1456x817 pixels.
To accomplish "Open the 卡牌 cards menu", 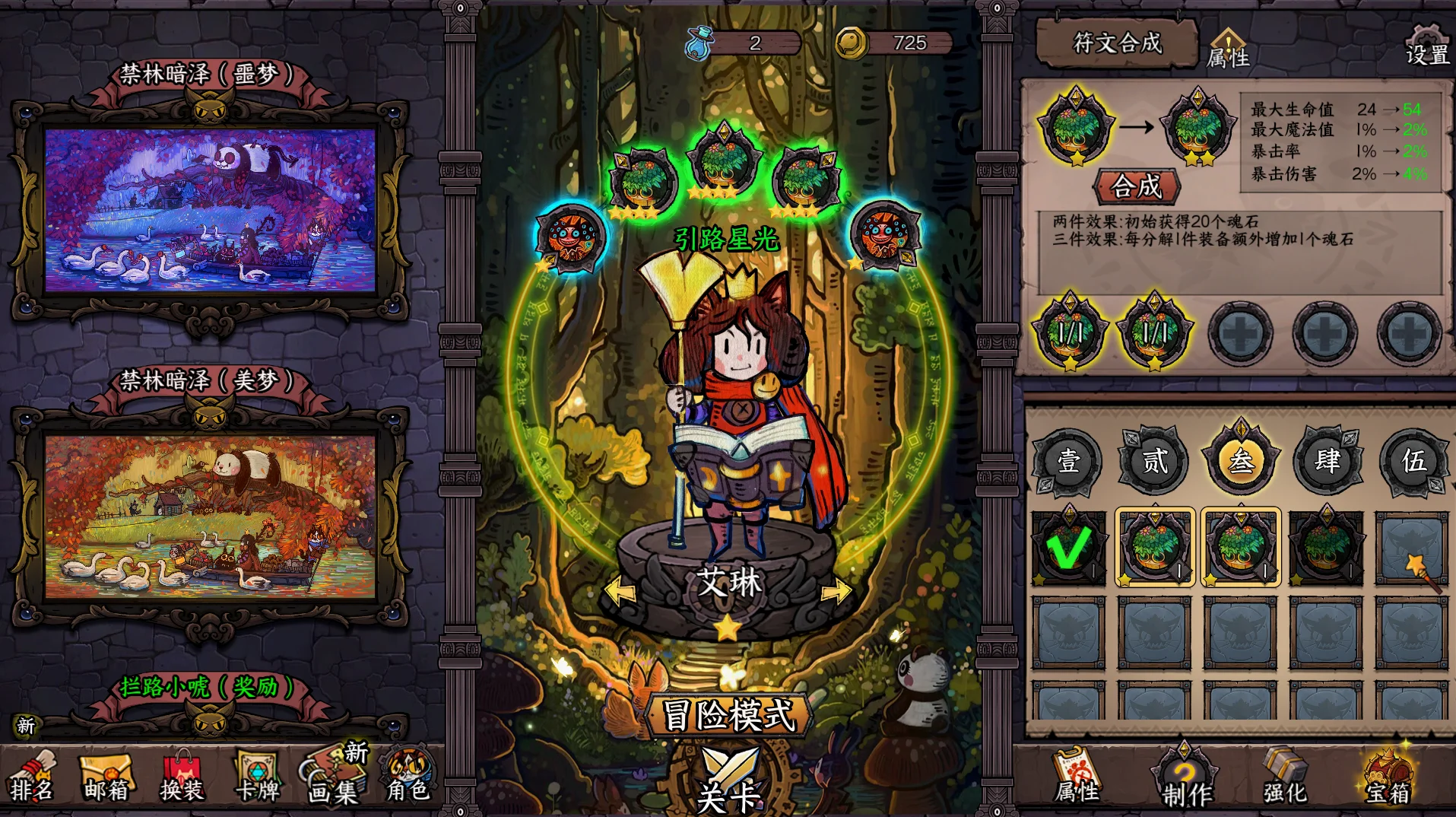I will click(x=257, y=777).
